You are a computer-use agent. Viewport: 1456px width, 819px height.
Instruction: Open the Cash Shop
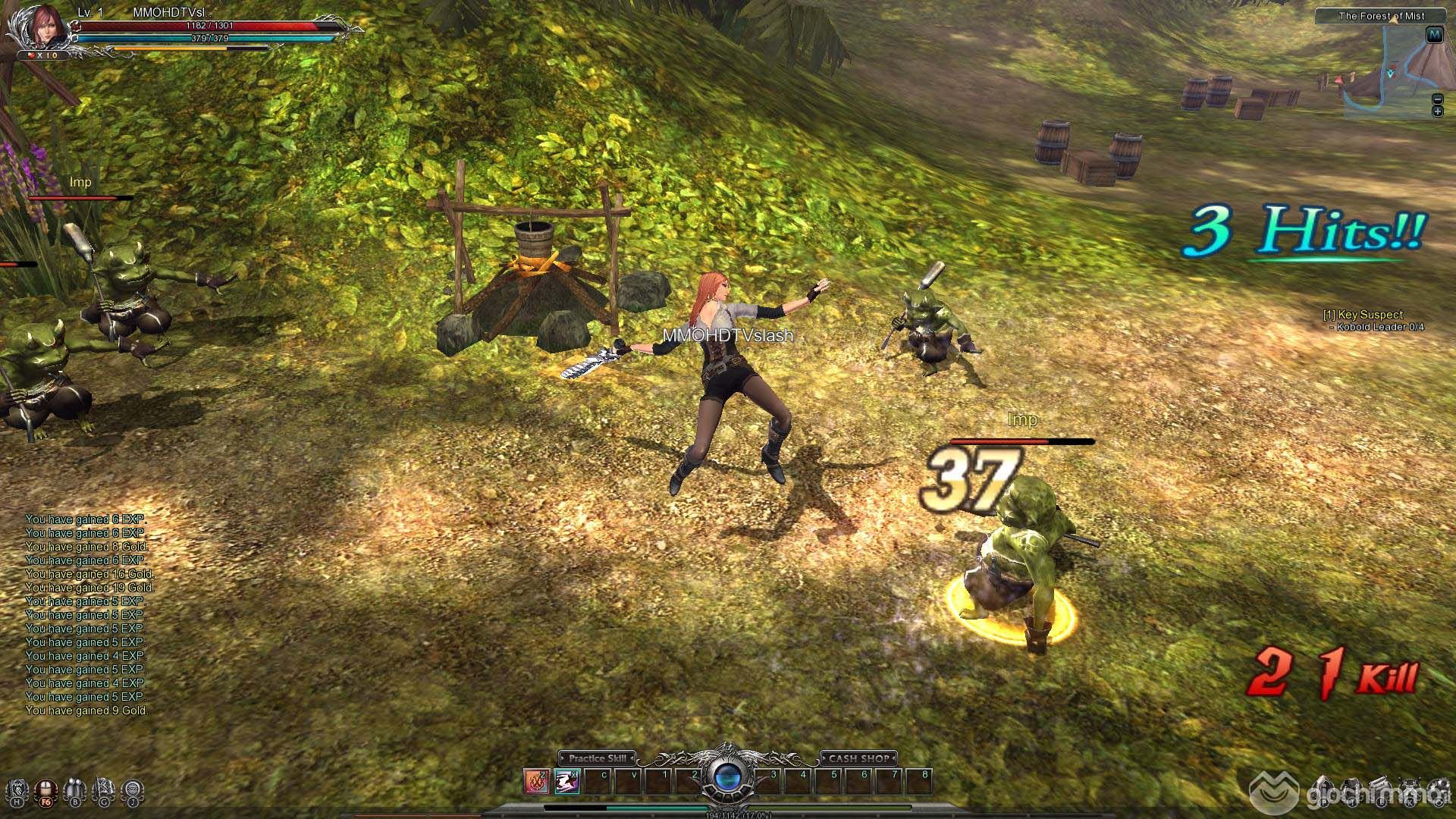(x=858, y=758)
